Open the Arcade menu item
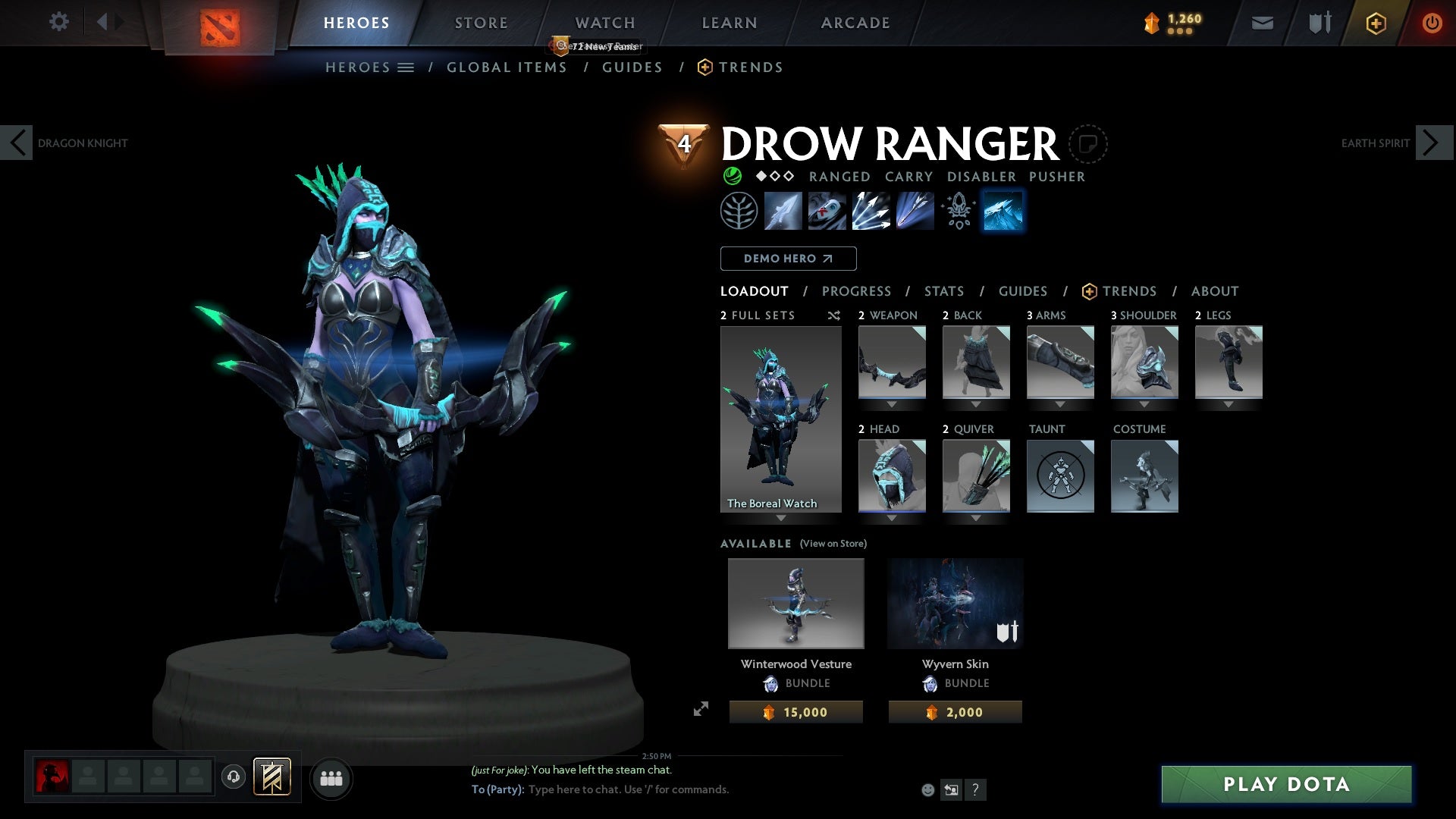This screenshot has height=819, width=1456. tap(855, 22)
